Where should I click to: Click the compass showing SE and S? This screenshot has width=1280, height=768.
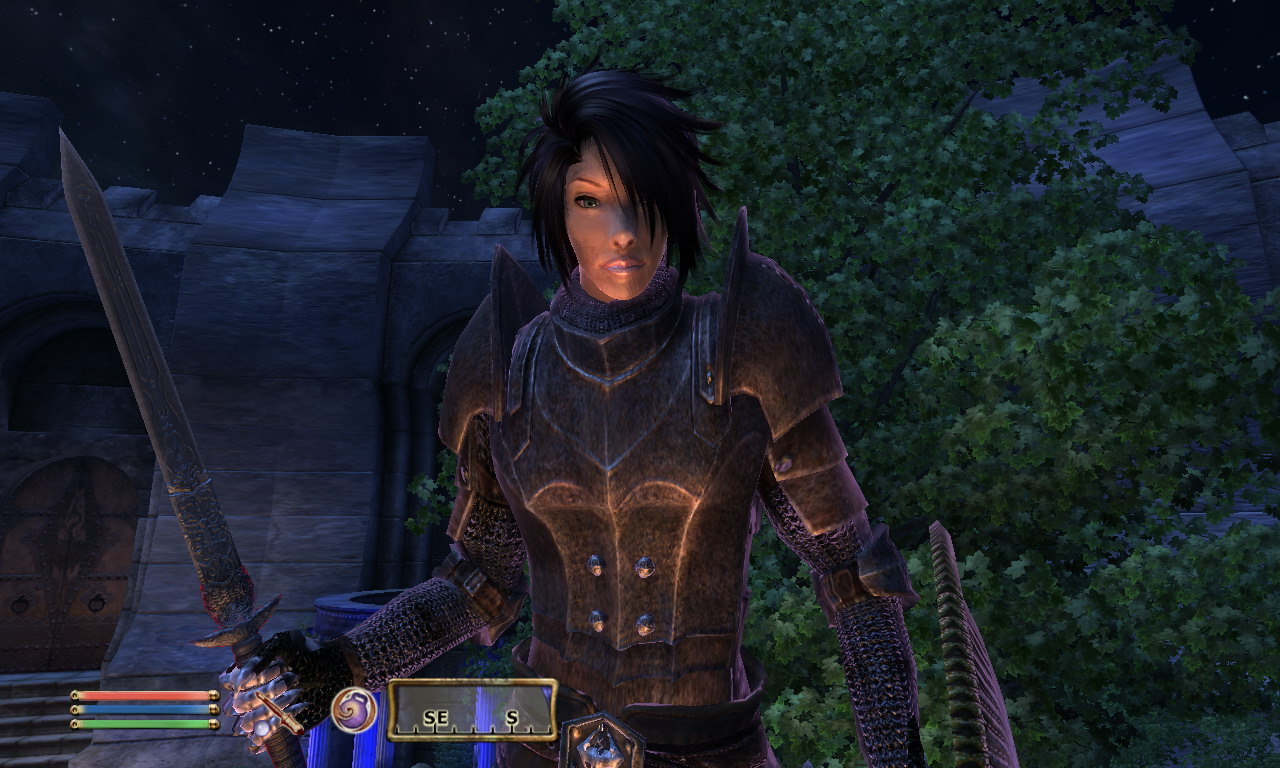(x=472, y=710)
